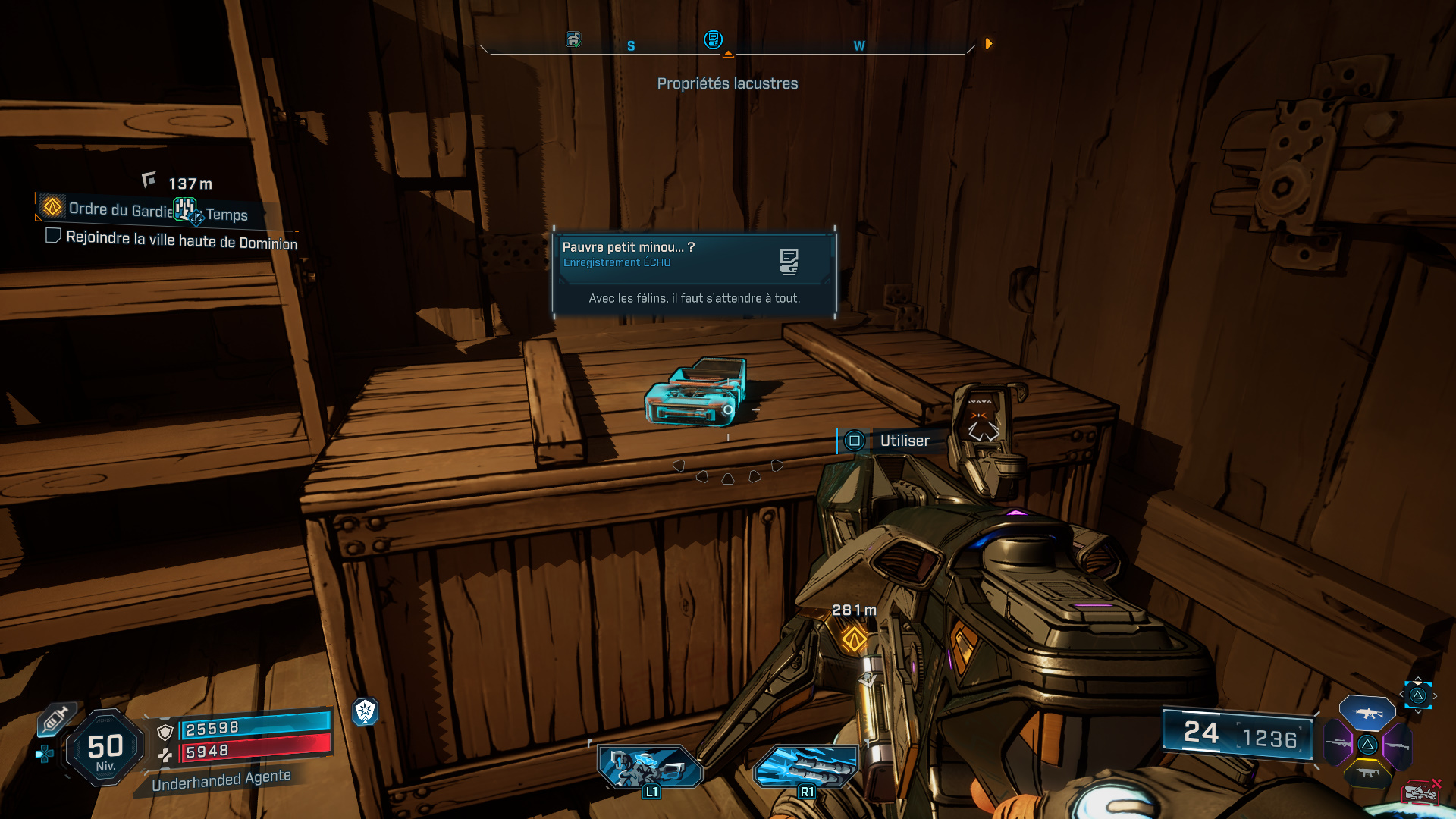
Task: Click the L1 action skill drone icon
Action: tap(651, 766)
